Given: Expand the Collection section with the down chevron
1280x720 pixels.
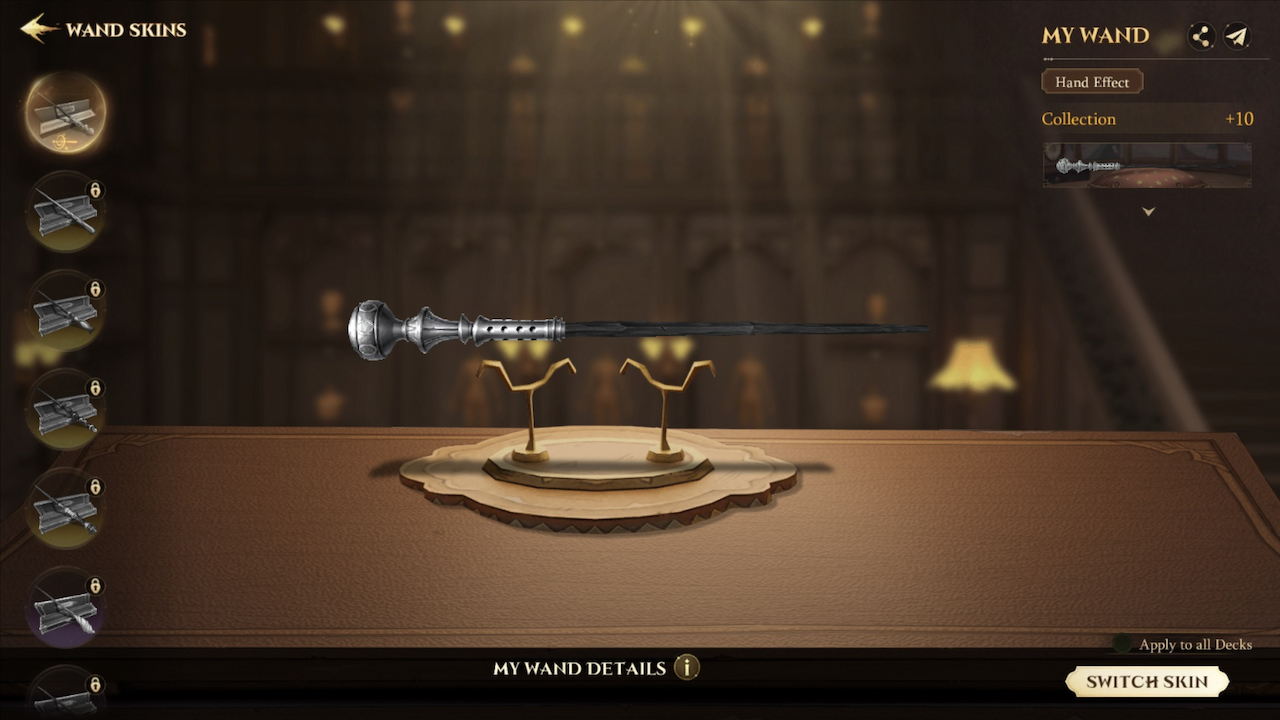Looking at the screenshot, I should coord(1148,211).
